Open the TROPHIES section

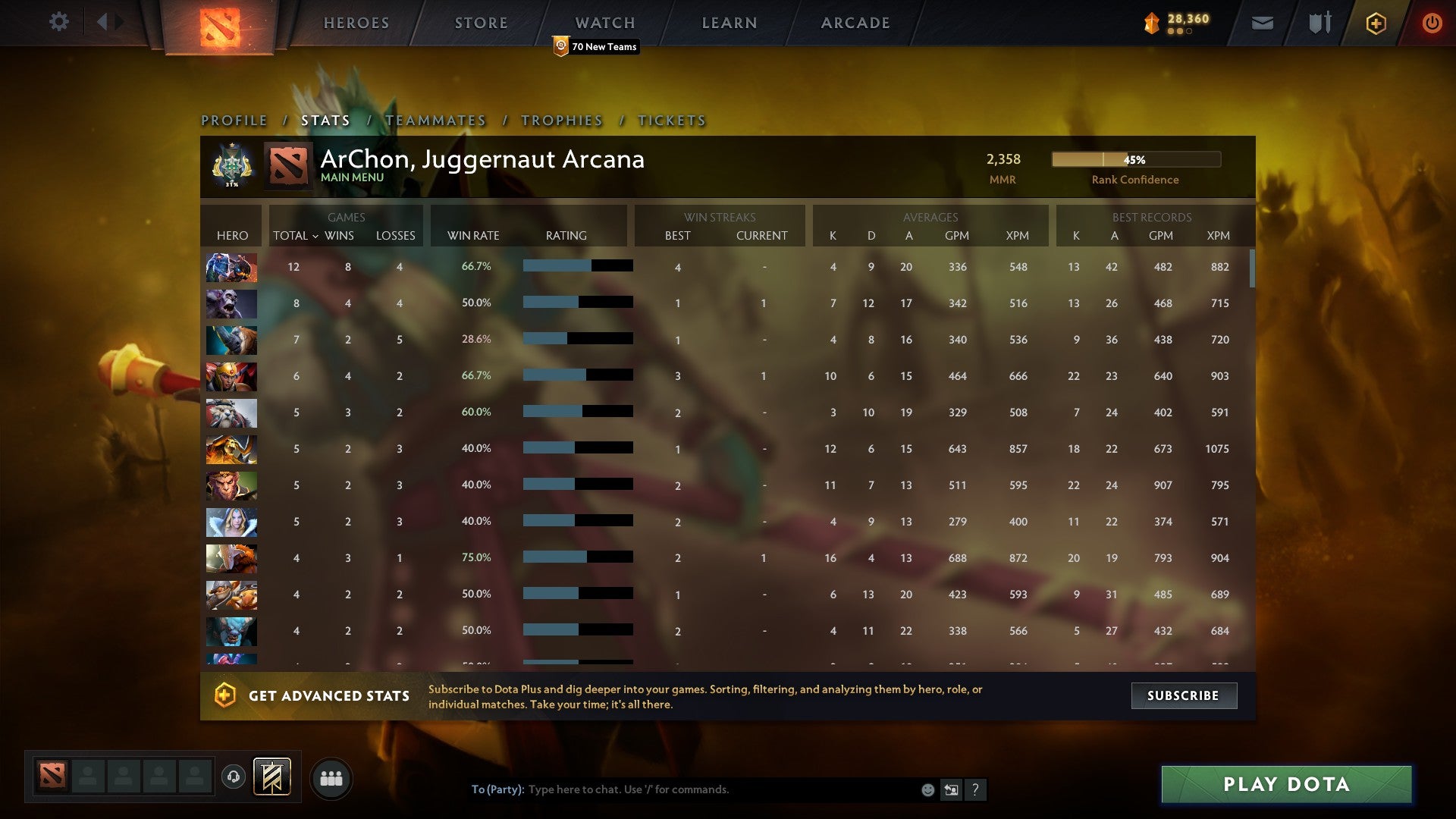tap(560, 120)
